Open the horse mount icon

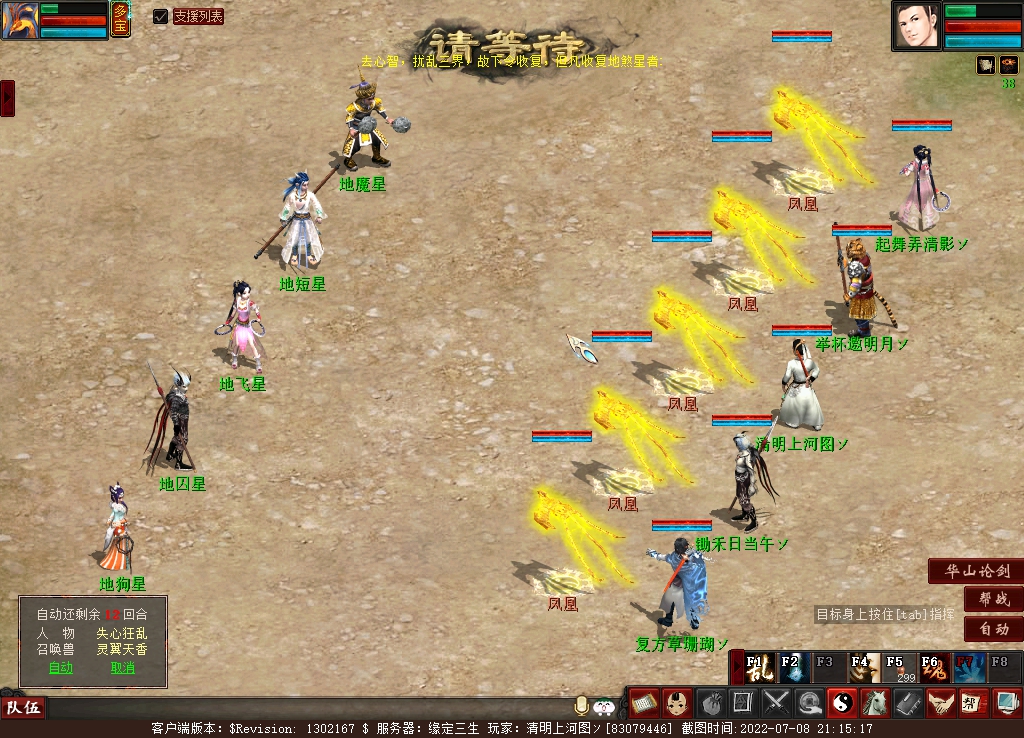[x=874, y=703]
